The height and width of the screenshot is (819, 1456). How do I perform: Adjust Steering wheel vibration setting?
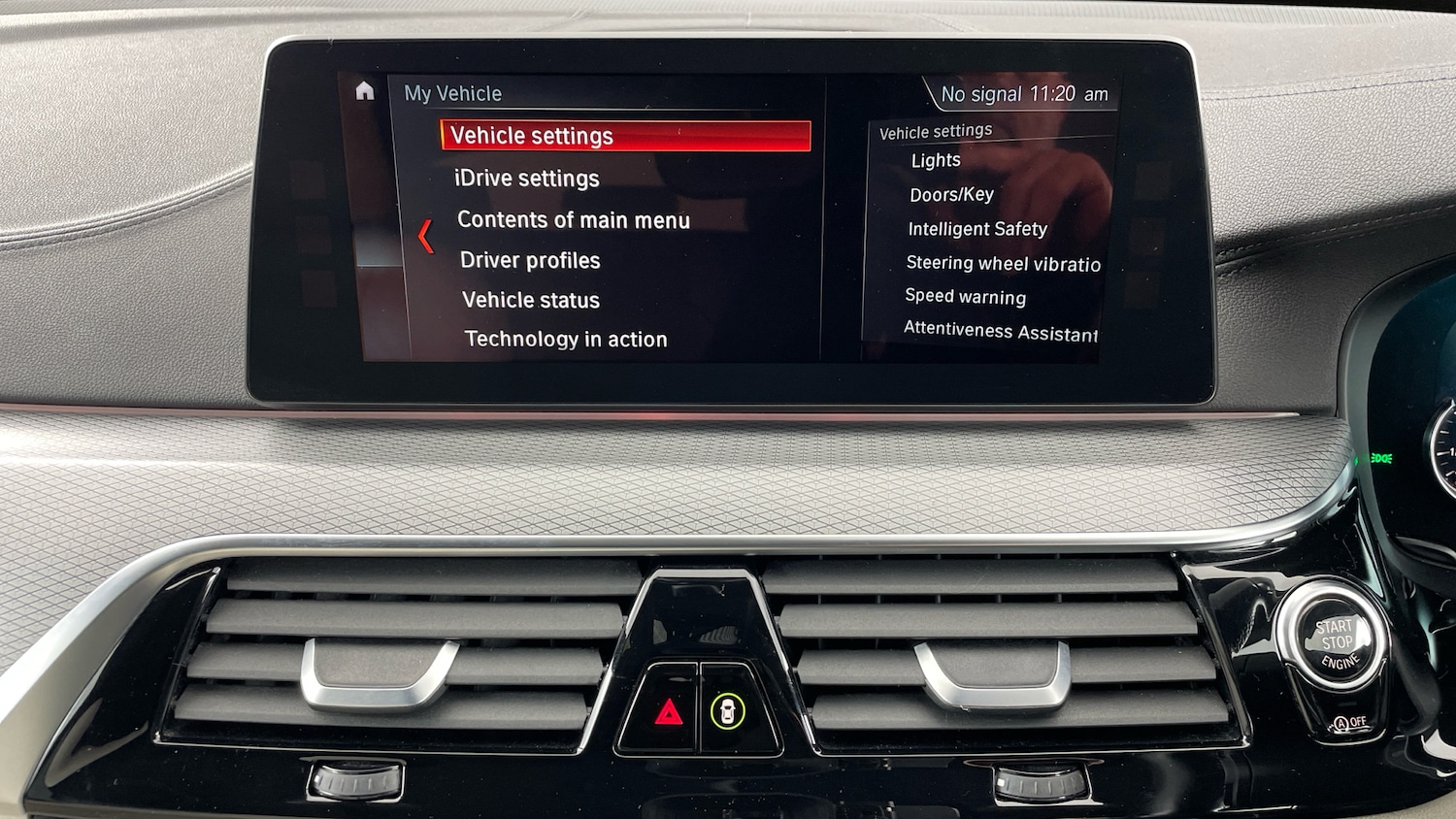pyautogui.click(x=1003, y=263)
